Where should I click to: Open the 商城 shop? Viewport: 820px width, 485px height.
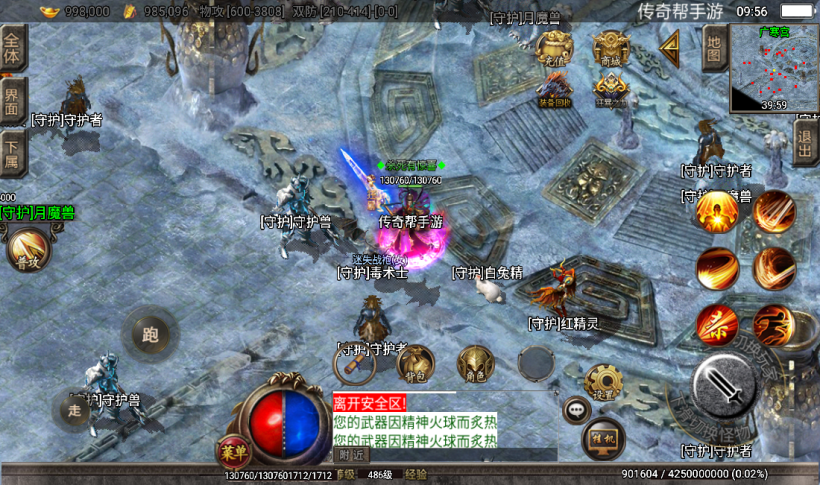click(x=611, y=48)
